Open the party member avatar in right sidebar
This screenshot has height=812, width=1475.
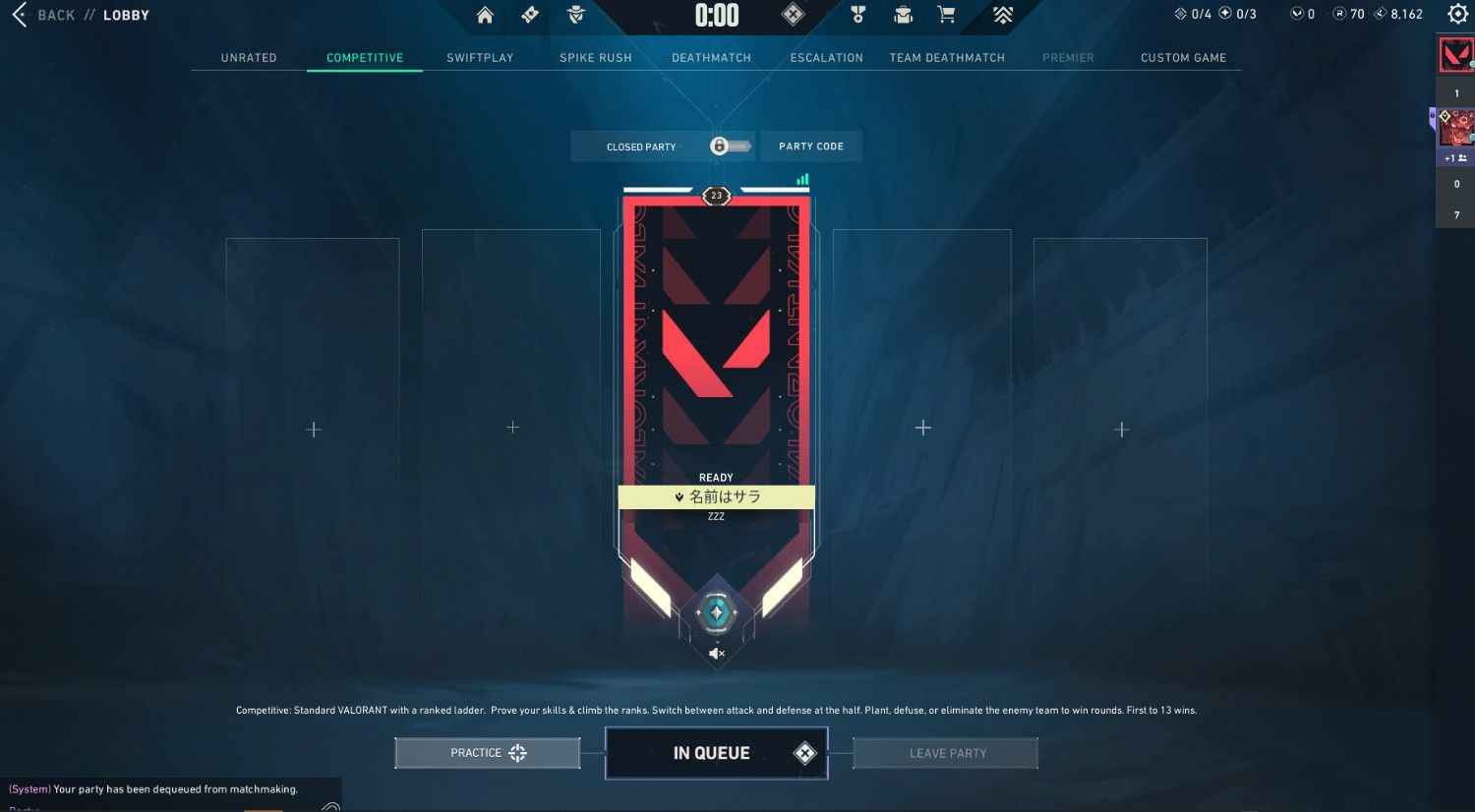[x=1454, y=128]
